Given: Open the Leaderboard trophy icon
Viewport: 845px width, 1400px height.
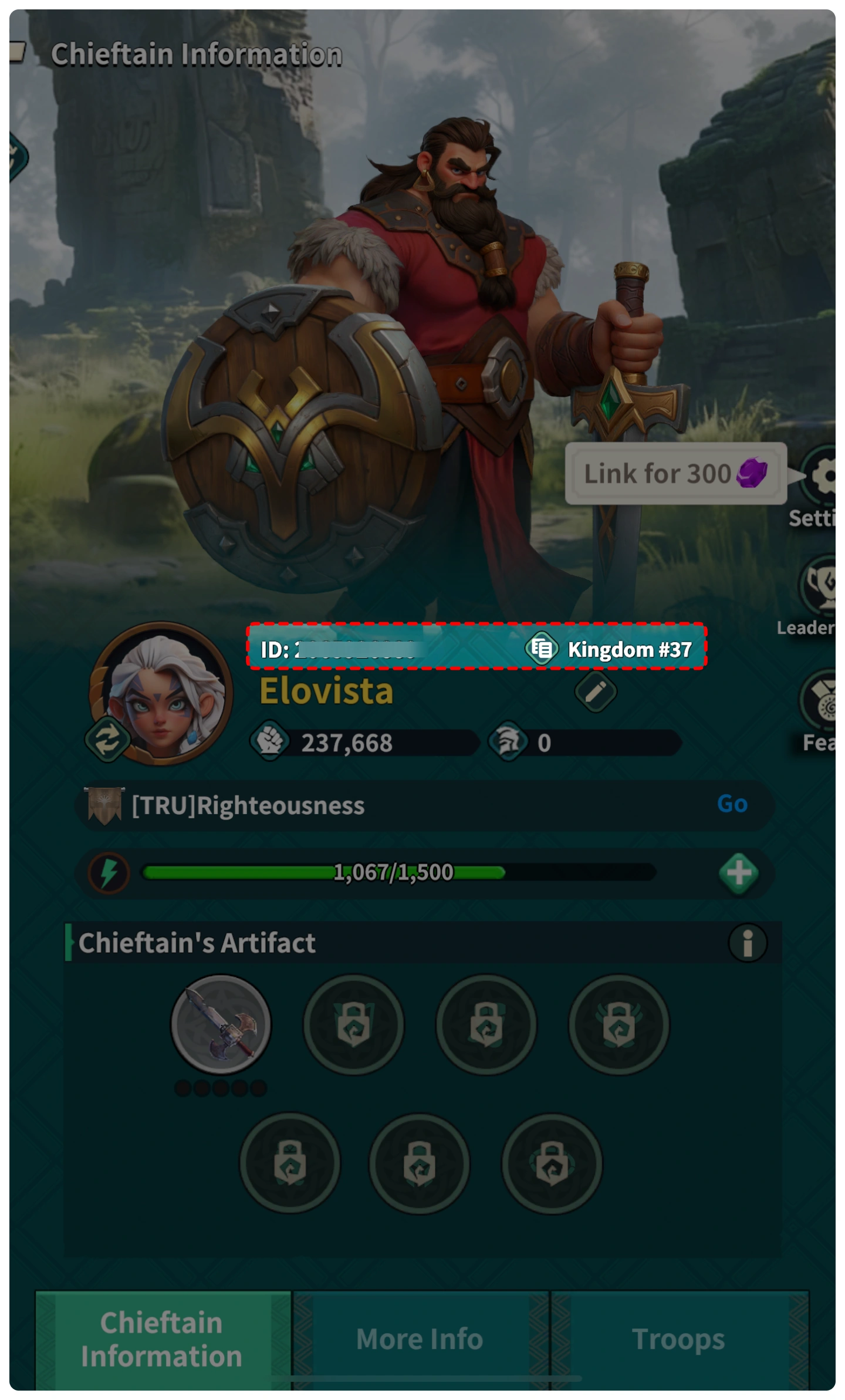Looking at the screenshot, I should point(822,585).
